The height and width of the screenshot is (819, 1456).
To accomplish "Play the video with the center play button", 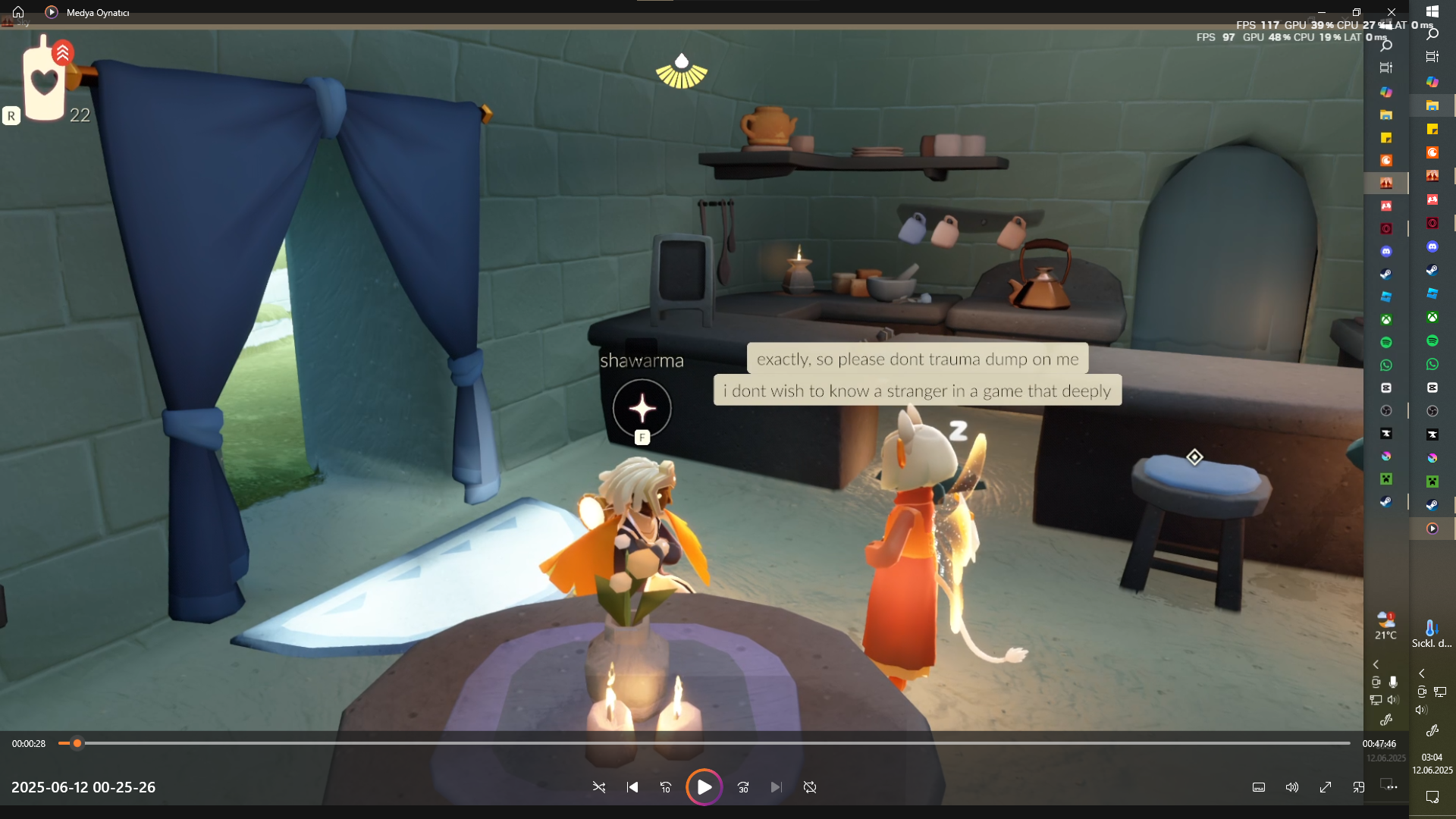I will point(704,787).
